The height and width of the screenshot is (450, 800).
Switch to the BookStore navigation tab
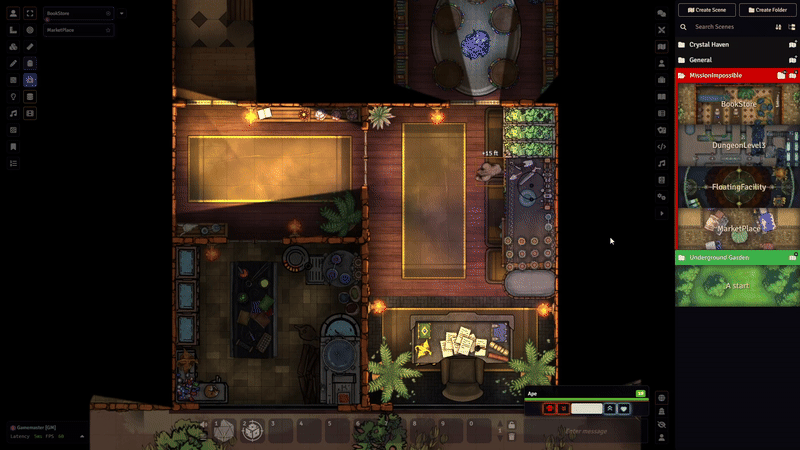(x=72, y=14)
